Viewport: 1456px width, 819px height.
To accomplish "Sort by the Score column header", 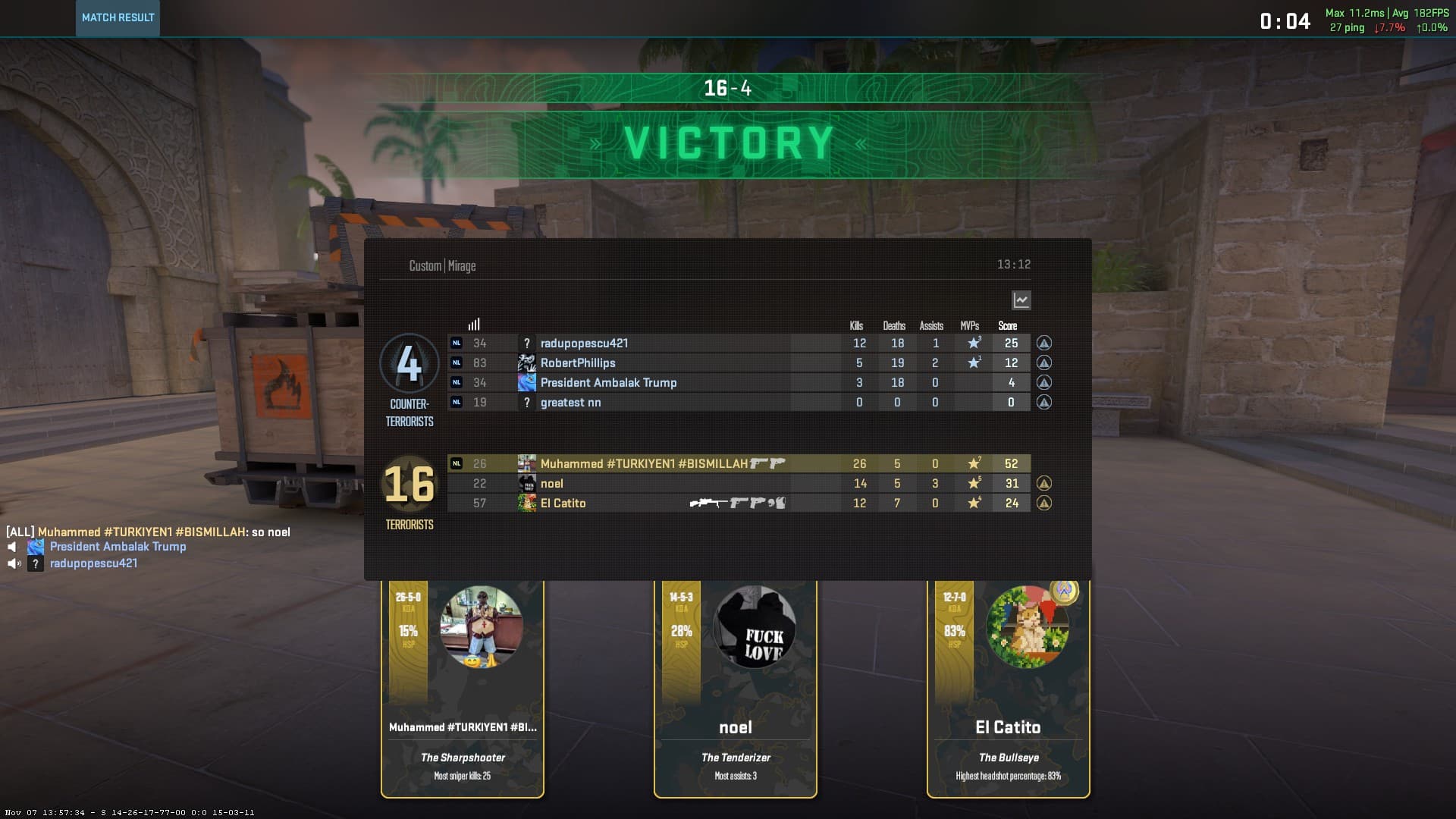I will (x=1008, y=326).
